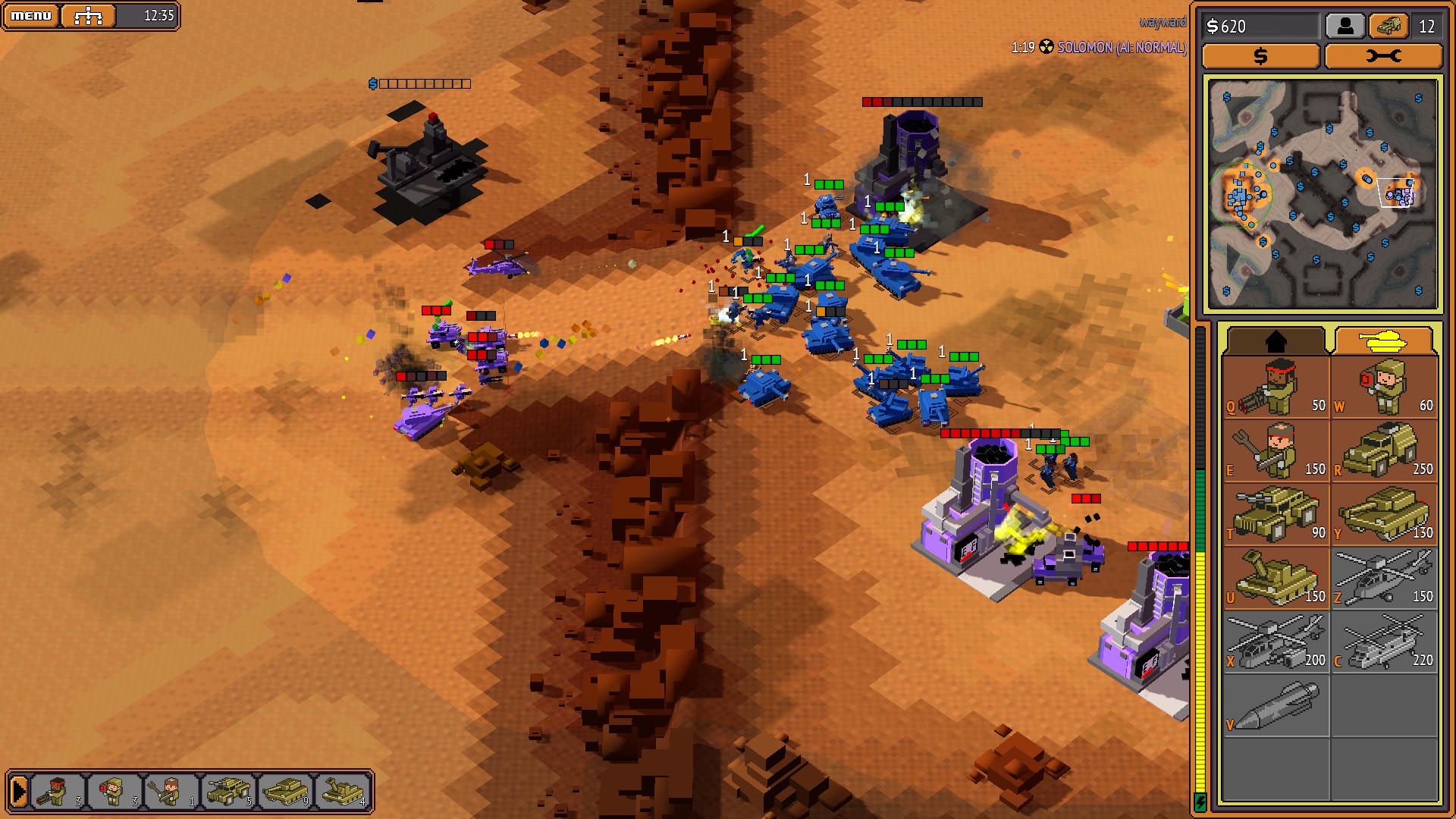The height and width of the screenshot is (819, 1456).
Task: Build the harvester truck costing 250
Action: click(1385, 450)
